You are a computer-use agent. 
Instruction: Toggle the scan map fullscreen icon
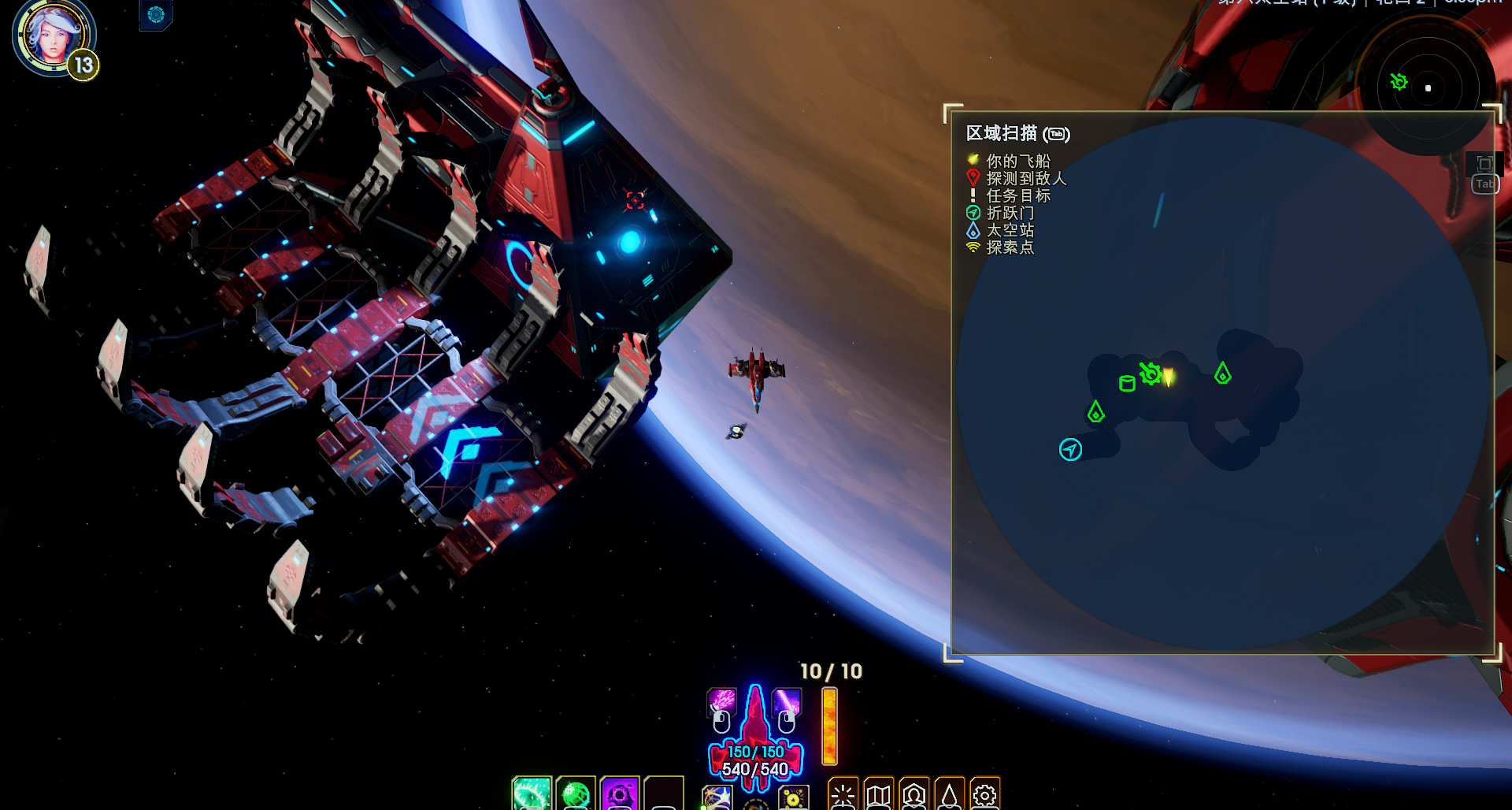tap(1484, 164)
